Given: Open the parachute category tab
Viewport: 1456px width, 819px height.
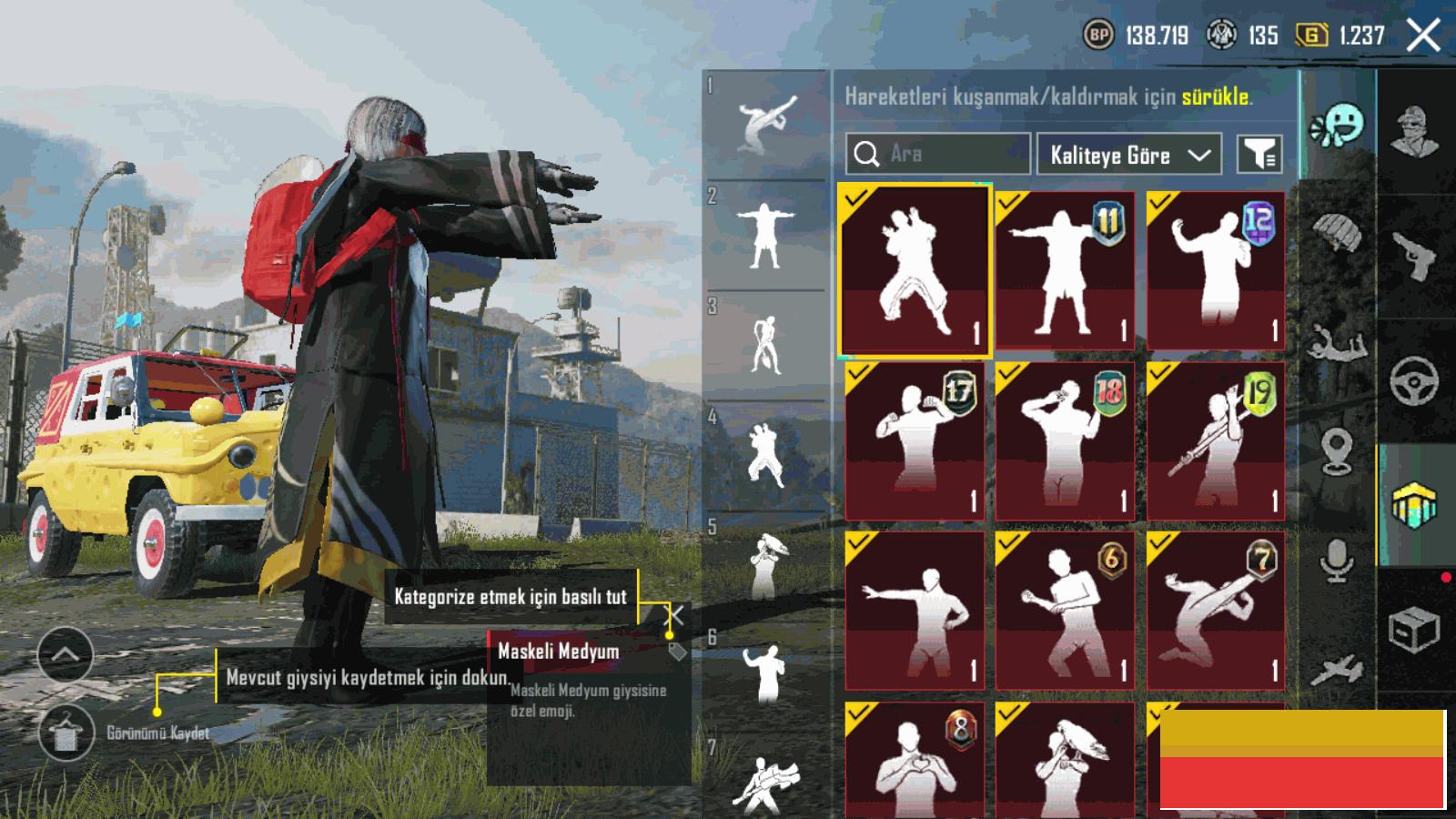Looking at the screenshot, I should tap(1336, 234).
